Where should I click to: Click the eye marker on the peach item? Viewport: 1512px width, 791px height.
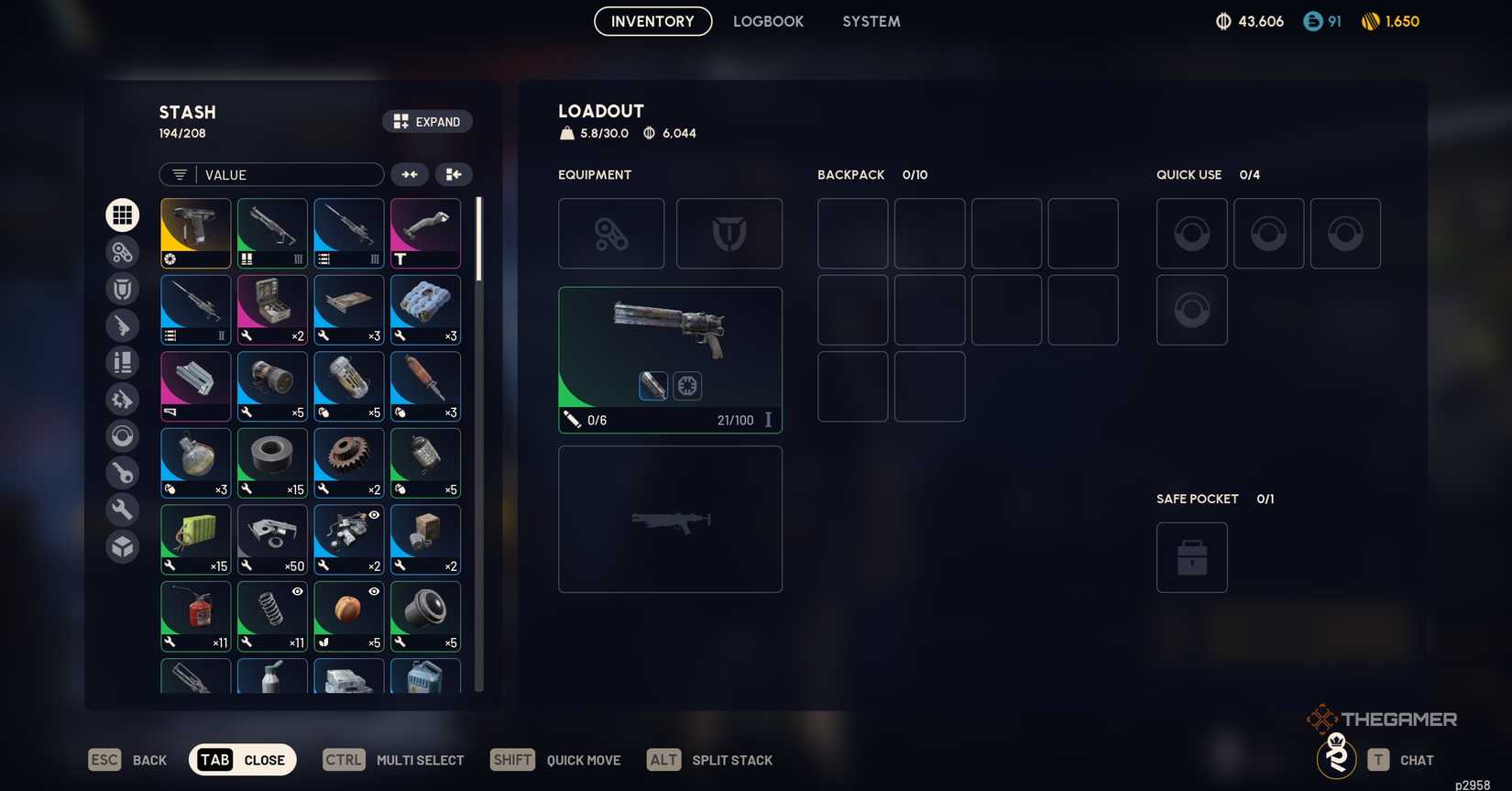(x=373, y=592)
